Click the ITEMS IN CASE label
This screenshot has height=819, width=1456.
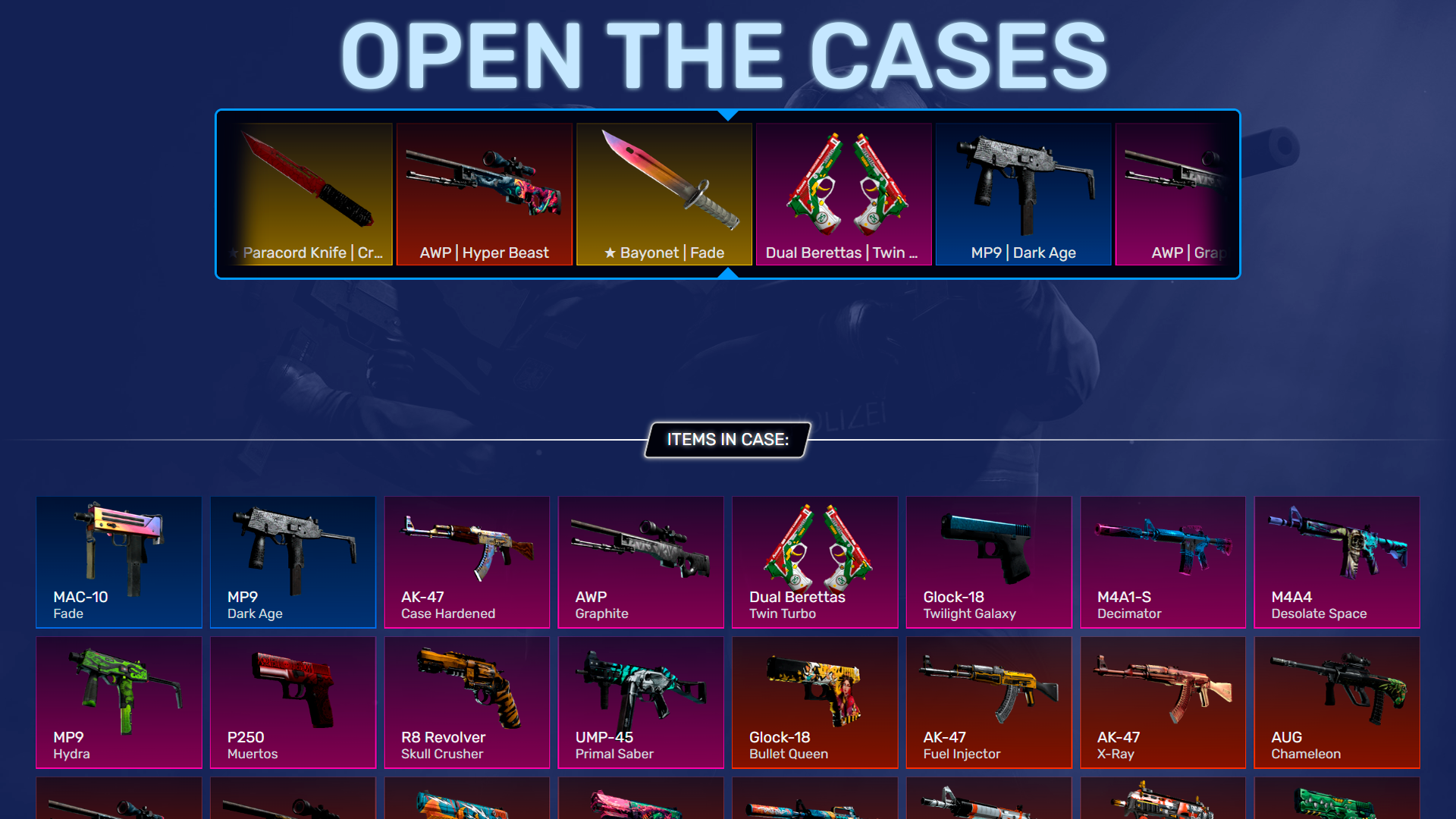click(726, 440)
